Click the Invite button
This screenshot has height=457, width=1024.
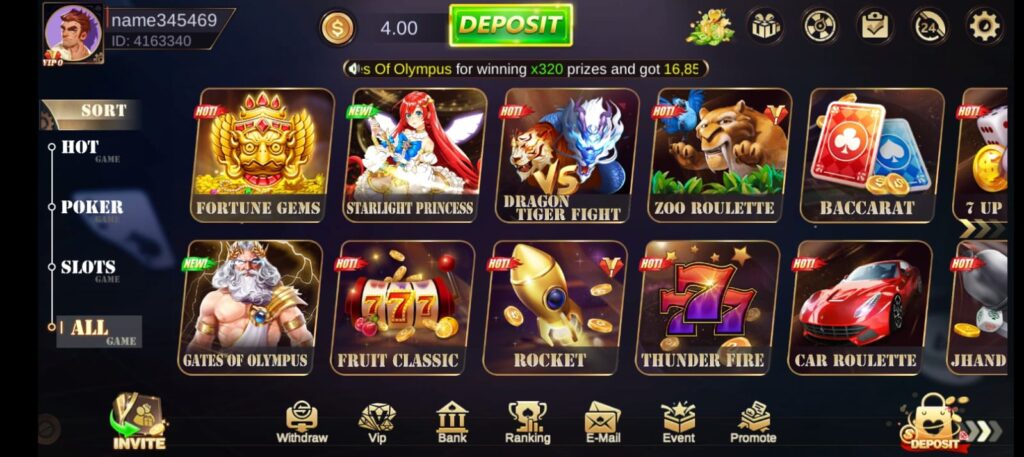[138, 422]
